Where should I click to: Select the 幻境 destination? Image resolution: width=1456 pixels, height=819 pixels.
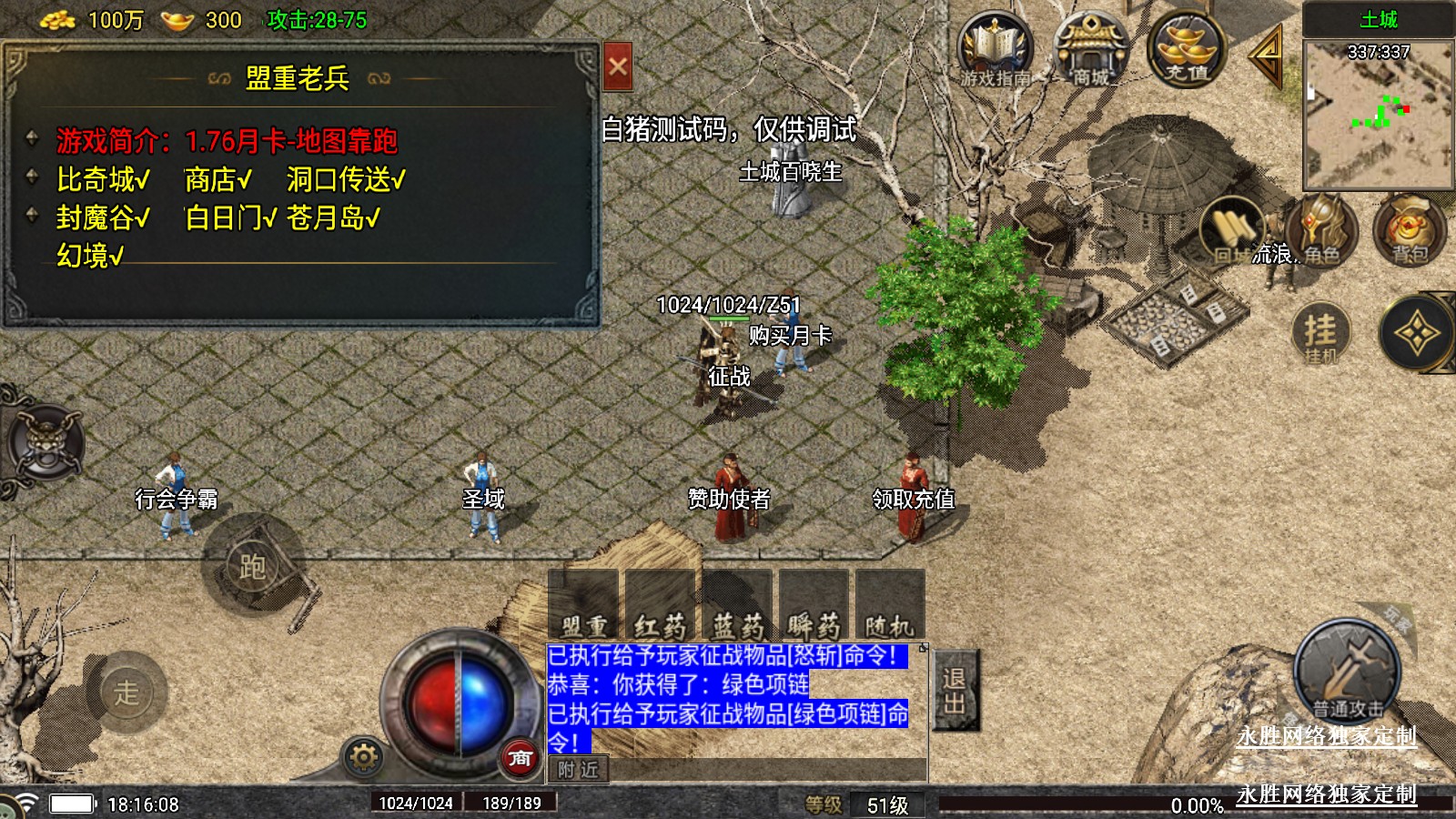click(x=90, y=256)
